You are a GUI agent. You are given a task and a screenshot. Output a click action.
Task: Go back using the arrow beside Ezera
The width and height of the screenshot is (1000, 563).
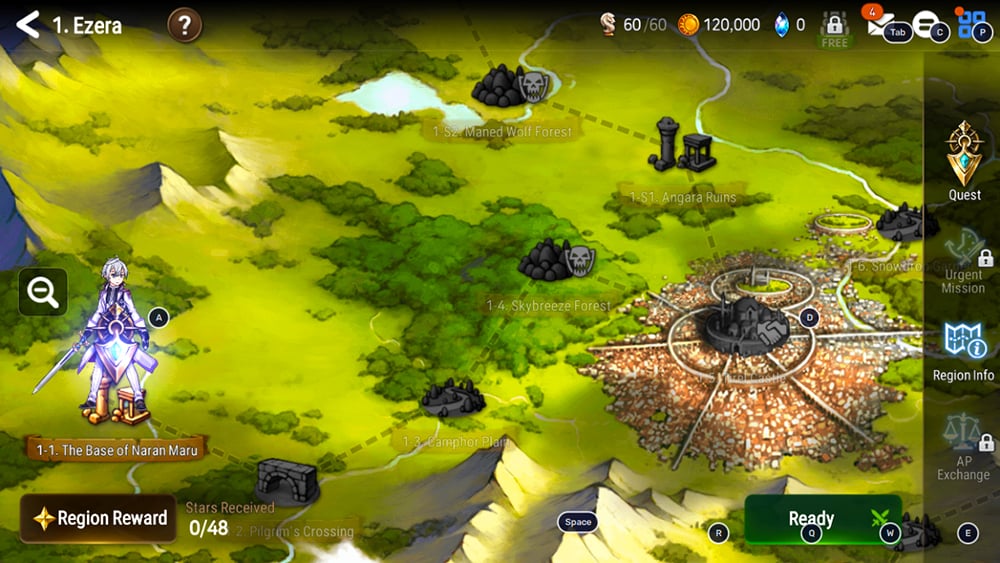point(28,25)
